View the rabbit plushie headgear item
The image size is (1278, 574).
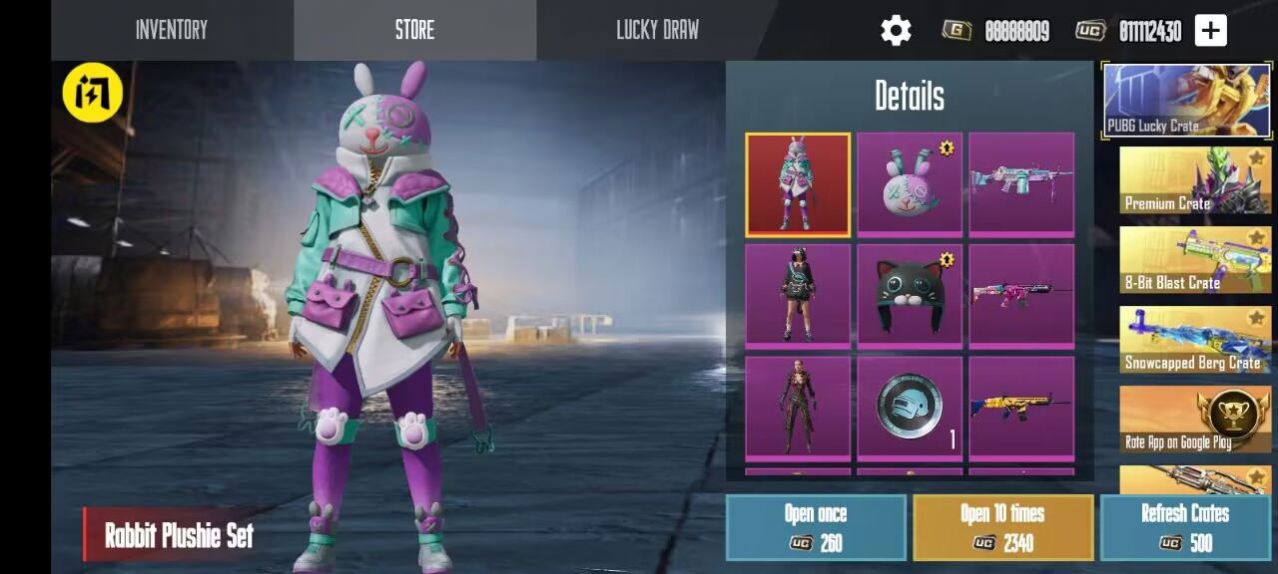click(909, 184)
